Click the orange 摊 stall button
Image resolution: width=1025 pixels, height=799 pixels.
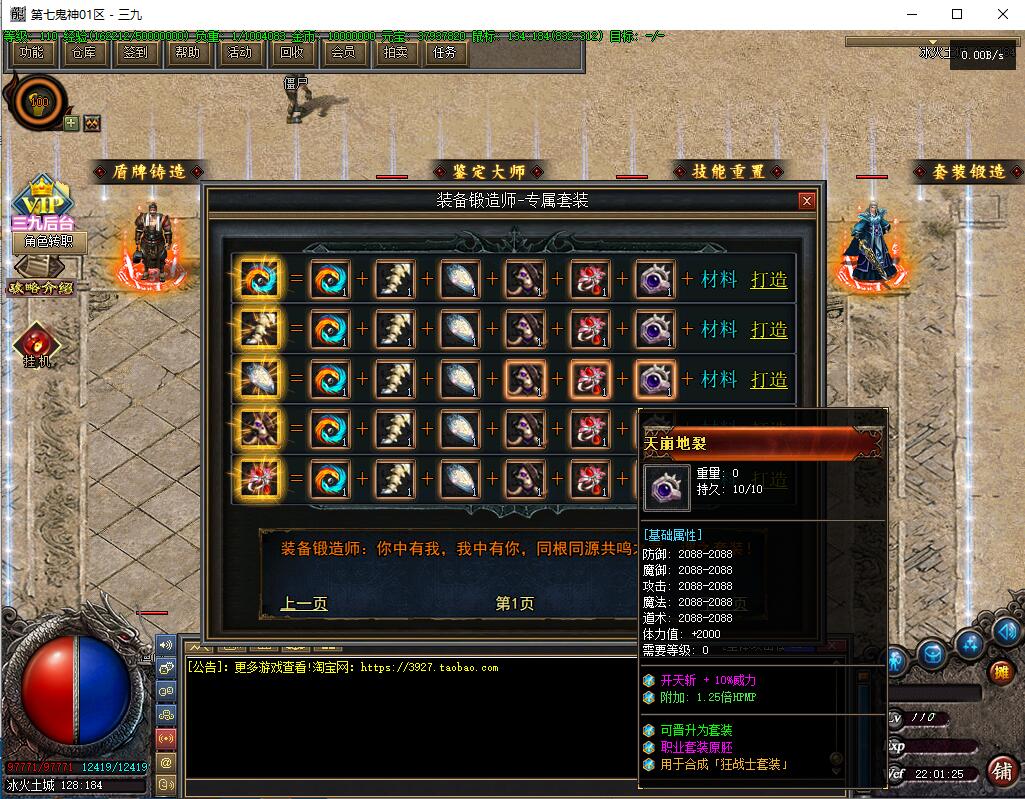pyautogui.click(x=1001, y=672)
